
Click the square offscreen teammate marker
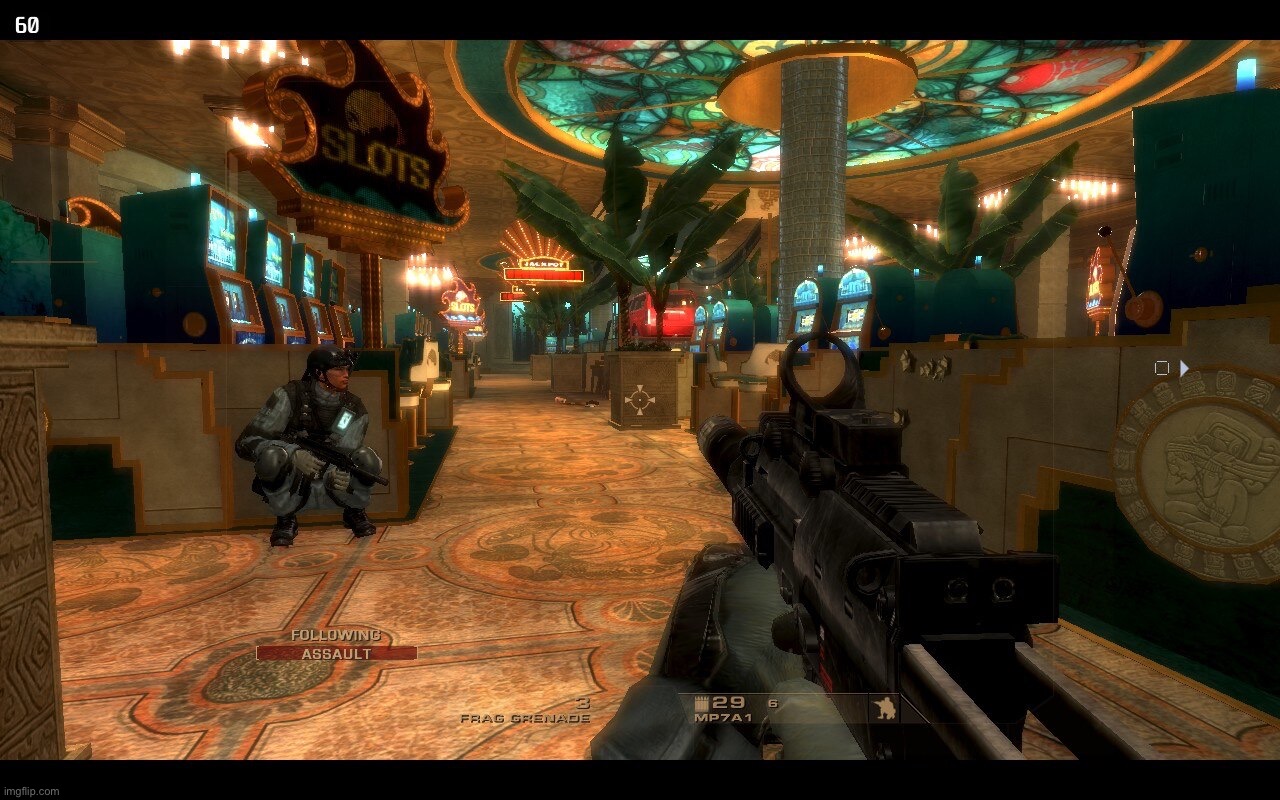click(x=1161, y=368)
